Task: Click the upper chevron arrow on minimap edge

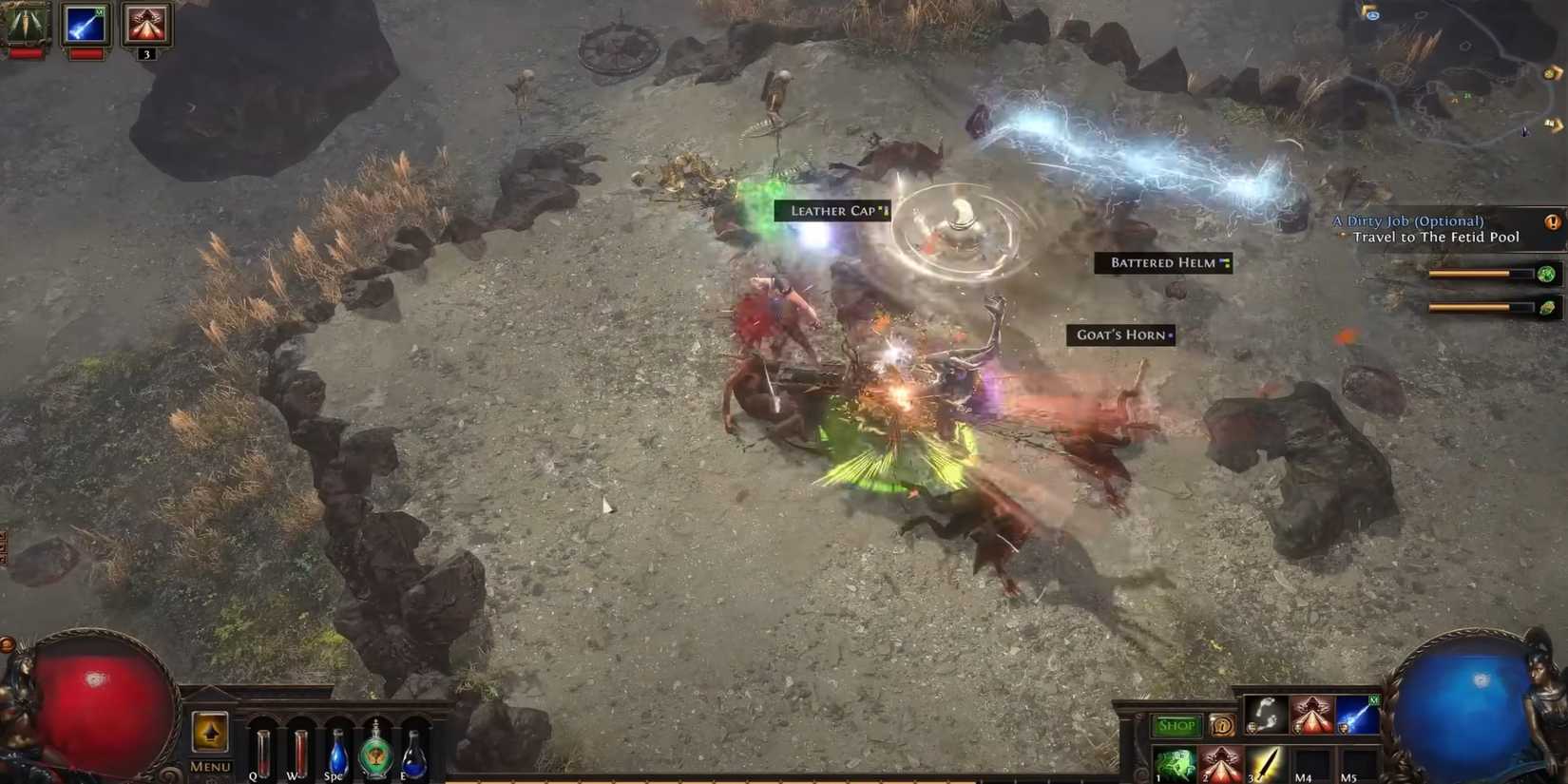Action: tap(1552, 72)
